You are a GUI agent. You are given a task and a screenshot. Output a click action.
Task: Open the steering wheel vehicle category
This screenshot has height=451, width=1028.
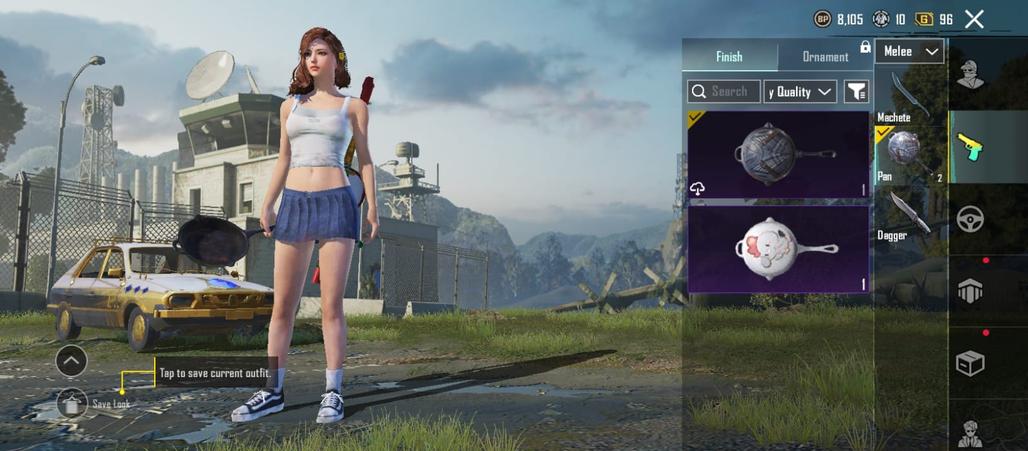click(970, 219)
